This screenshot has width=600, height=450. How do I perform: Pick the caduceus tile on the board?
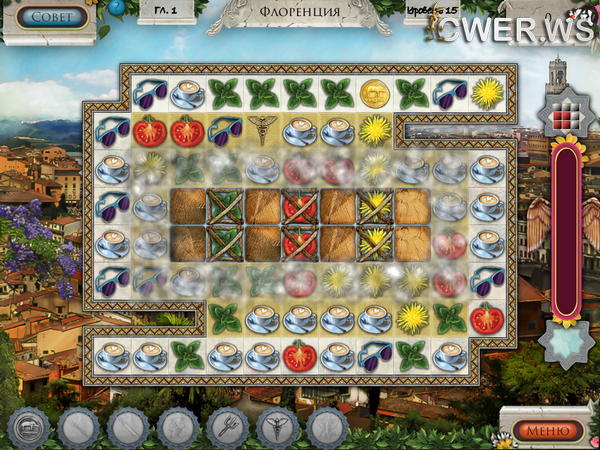point(260,130)
